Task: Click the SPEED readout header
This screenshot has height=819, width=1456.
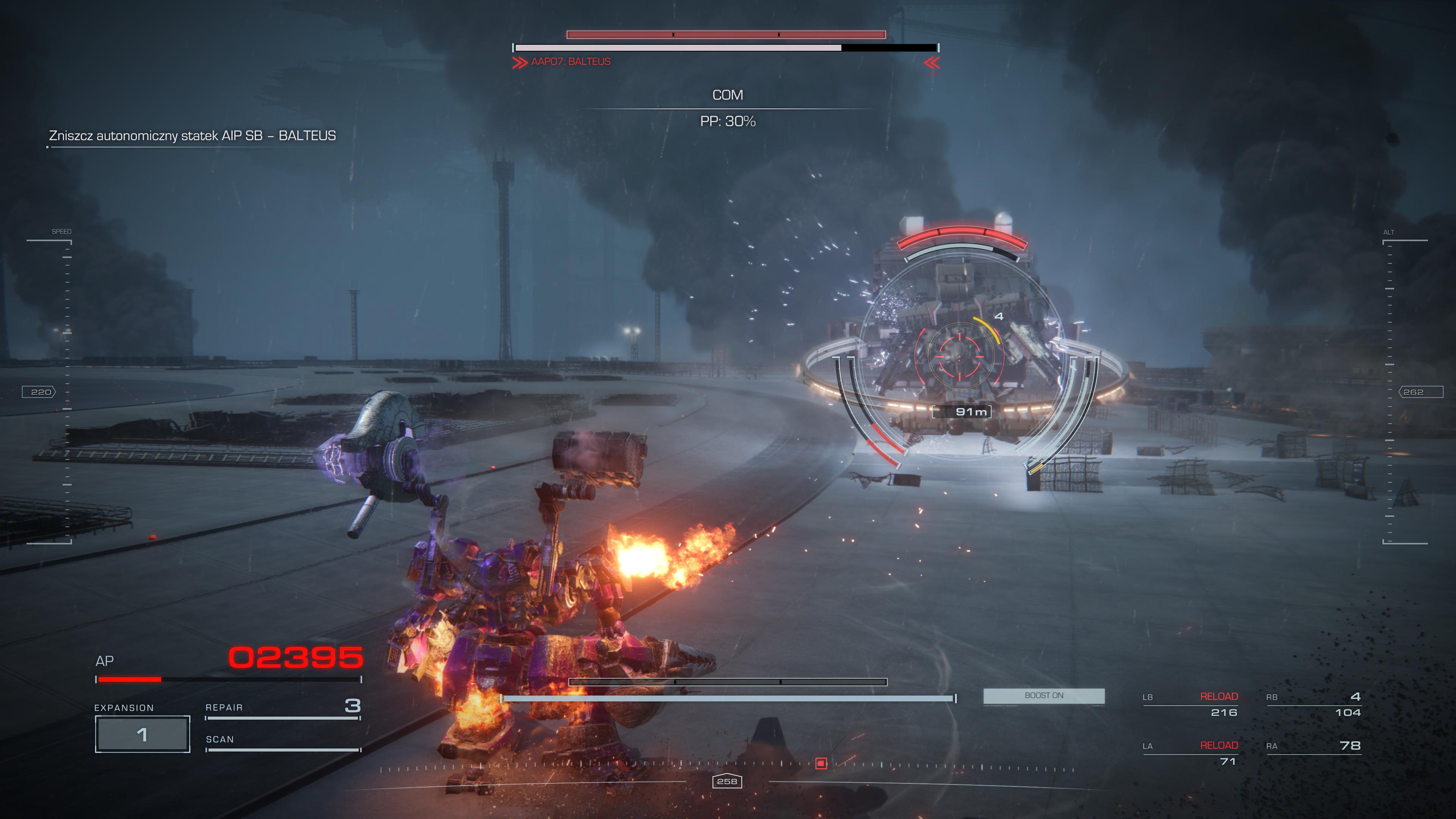Action: (61, 231)
